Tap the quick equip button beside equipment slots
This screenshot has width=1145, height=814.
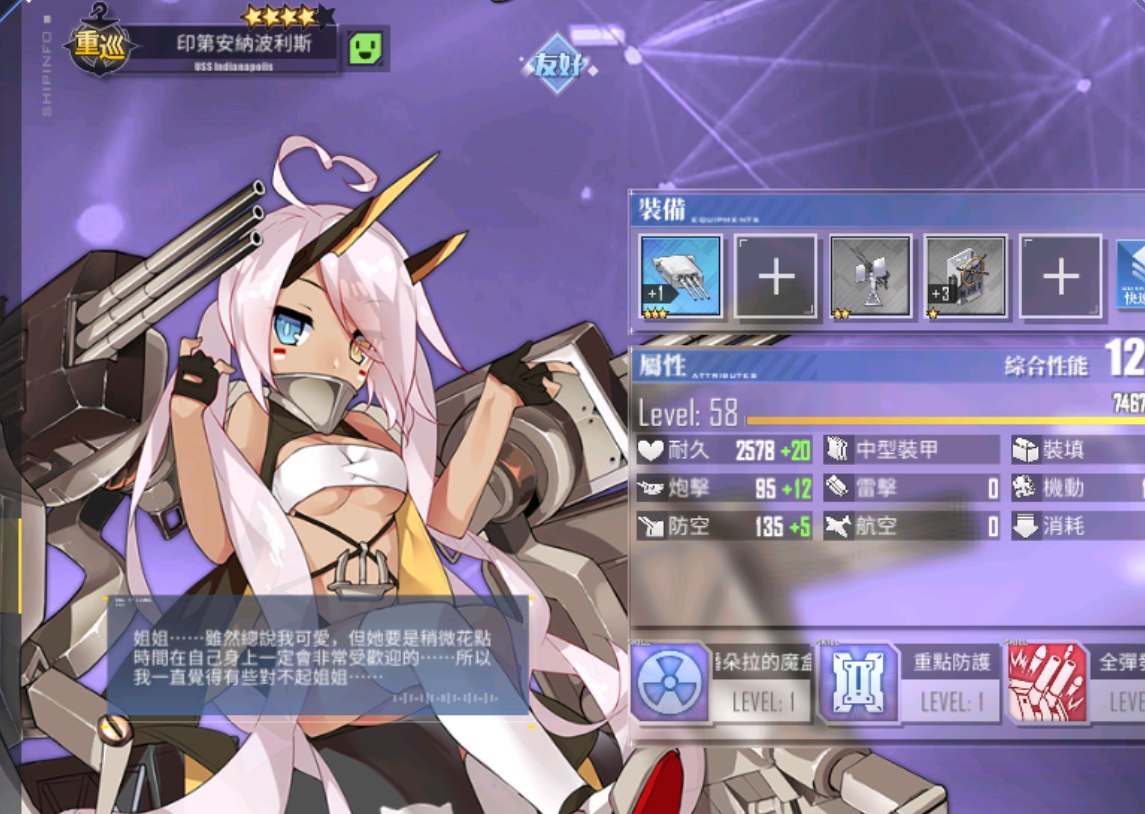(x=1131, y=276)
